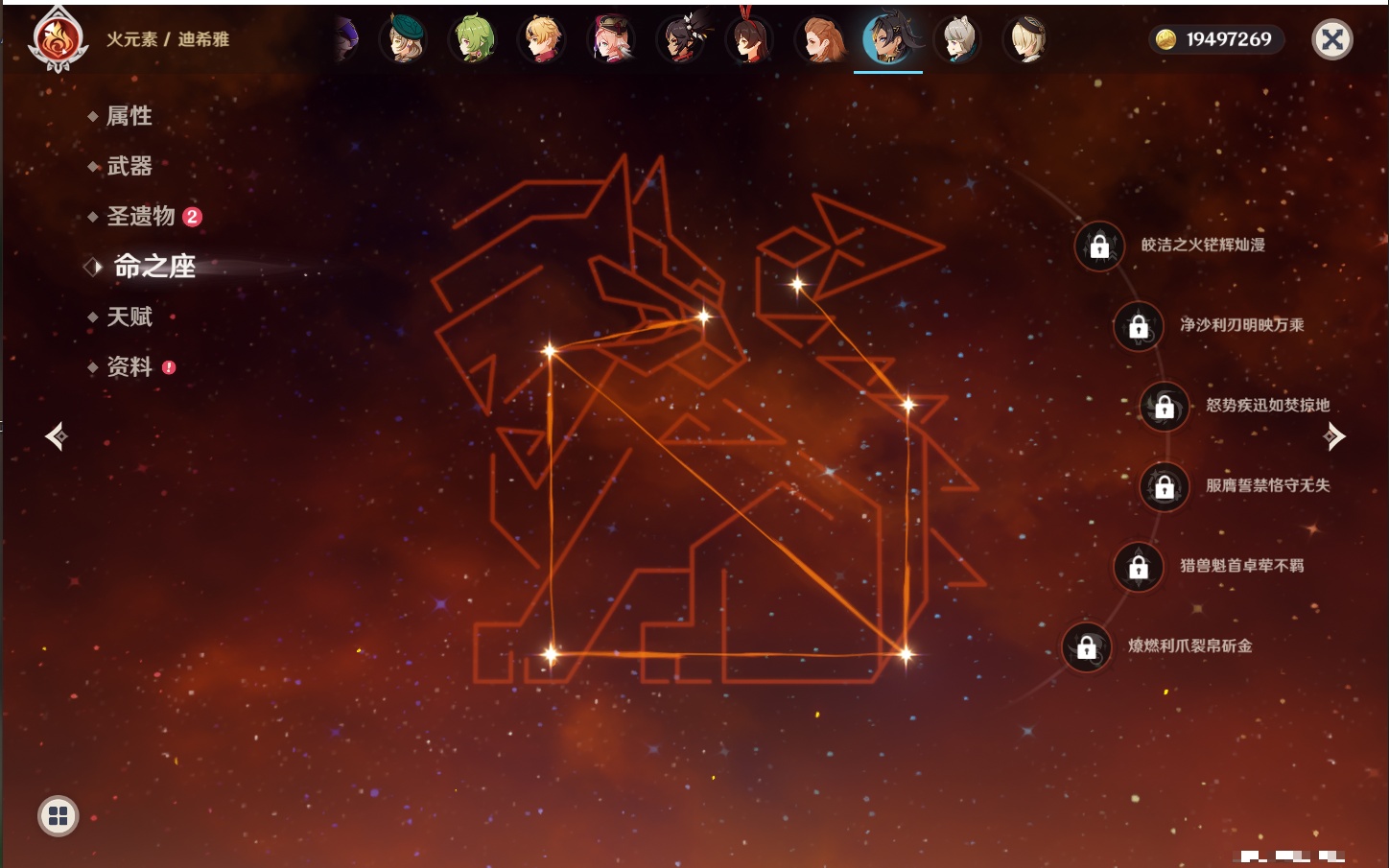Pick the gray-haired character portrait
Screen dimensions: 1389x868
point(957,39)
